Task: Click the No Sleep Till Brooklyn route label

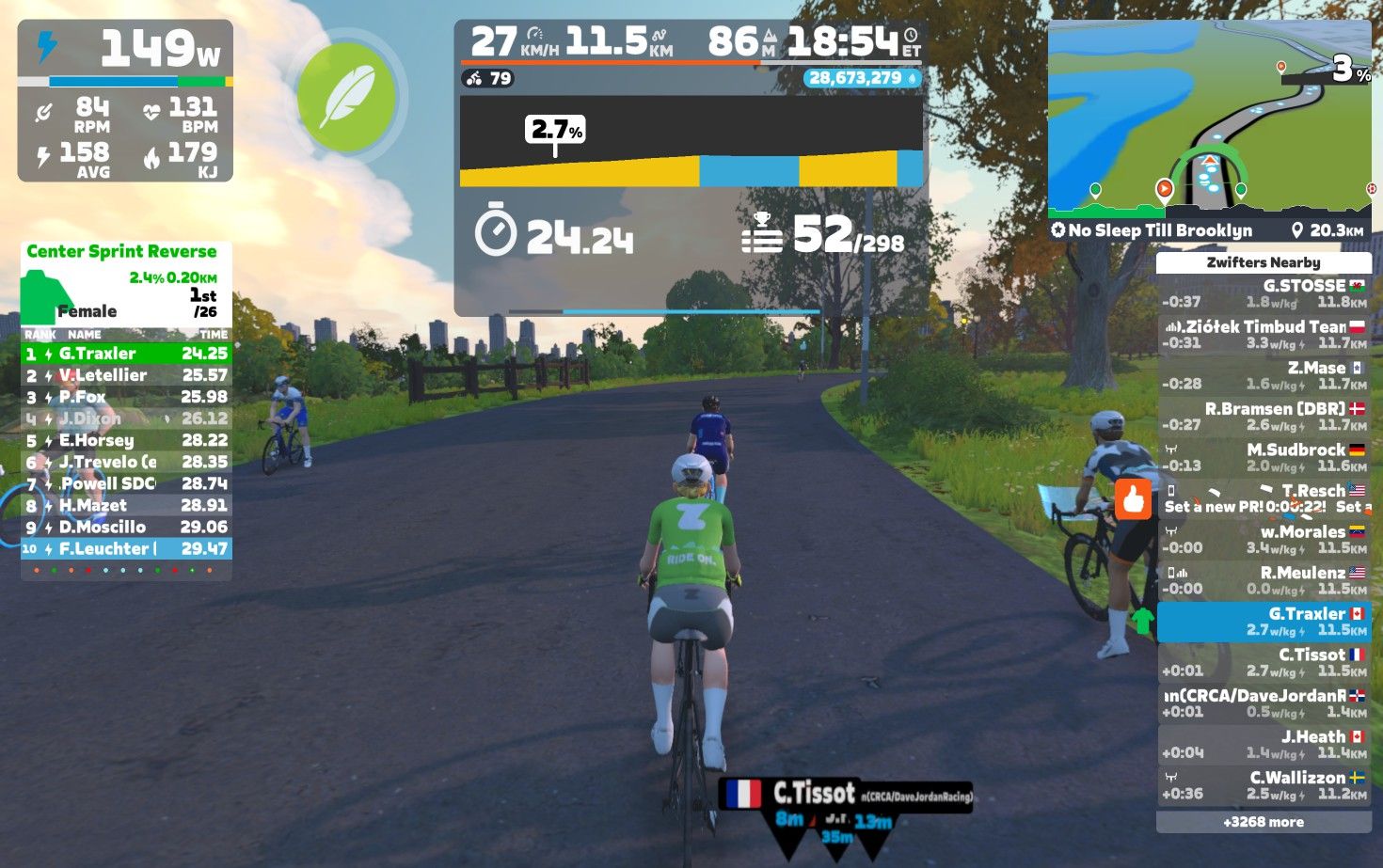Action: [x=1161, y=230]
